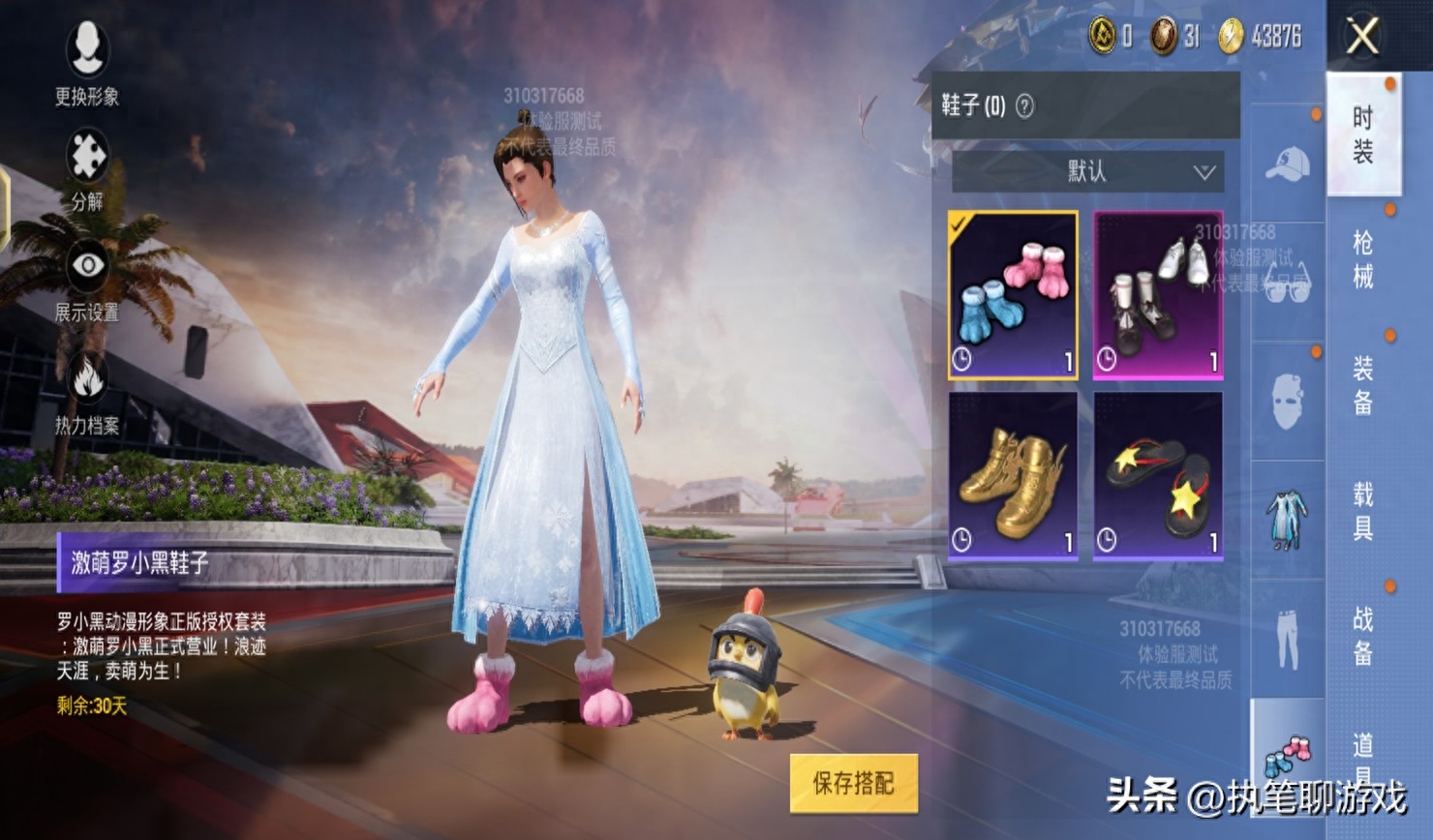Open the 枪械 tab

click(x=1363, y=259)
